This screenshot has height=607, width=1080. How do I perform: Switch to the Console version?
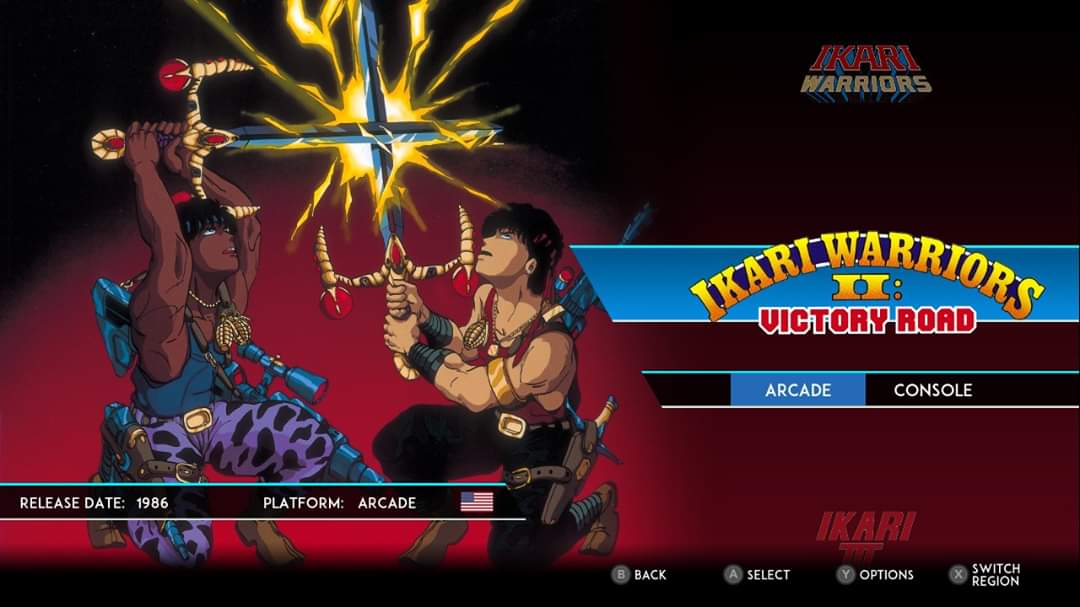click(x=932, y=390)
